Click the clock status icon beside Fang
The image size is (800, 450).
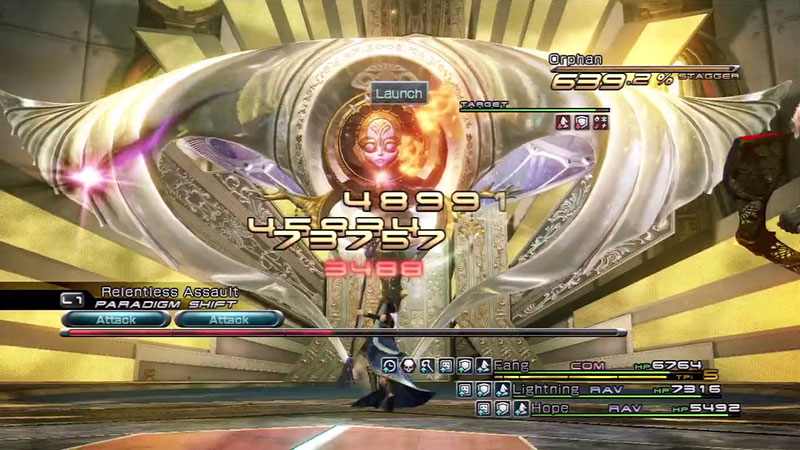[391, 367]
